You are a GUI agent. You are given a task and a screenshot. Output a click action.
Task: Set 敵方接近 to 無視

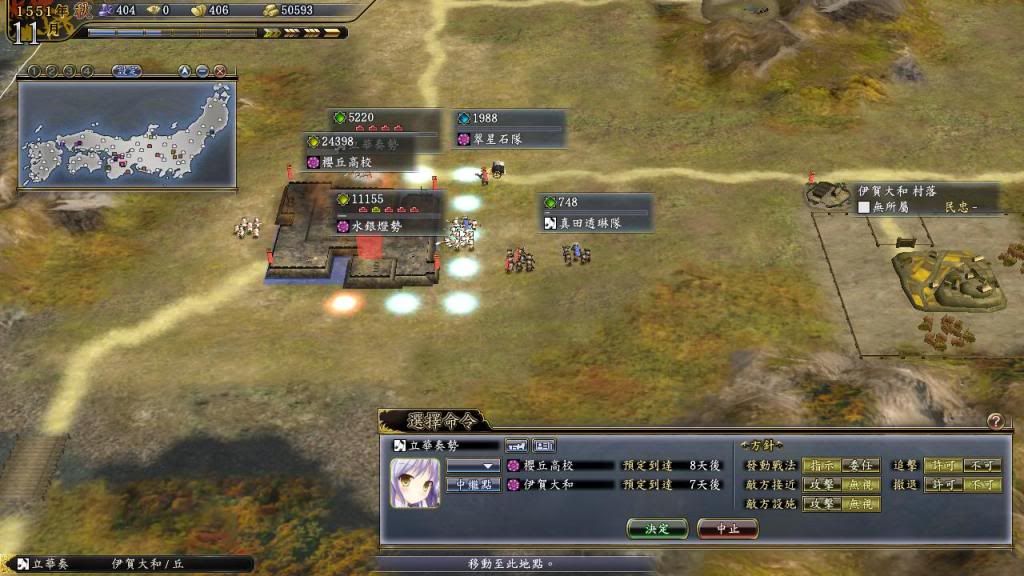pos(860,485)
